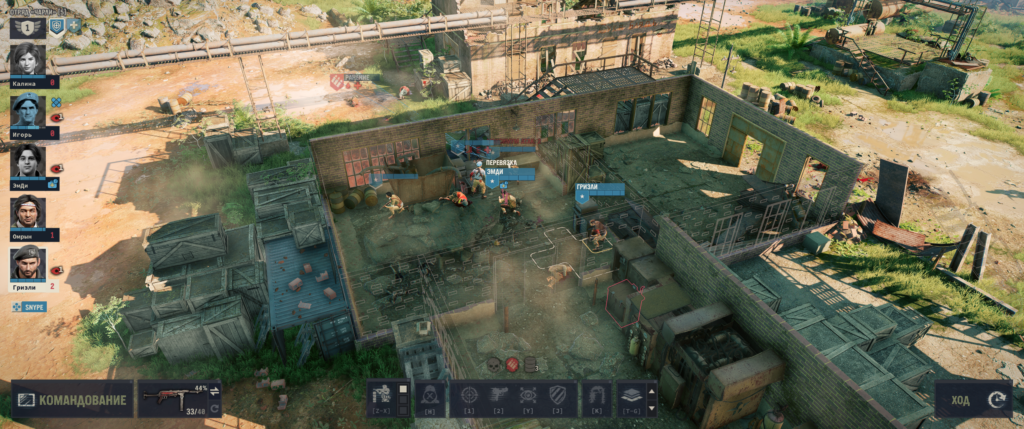The image size is (1024, 429).
Task: Select the submachine gun weapon panel
Action: click(x=172, y=399)
